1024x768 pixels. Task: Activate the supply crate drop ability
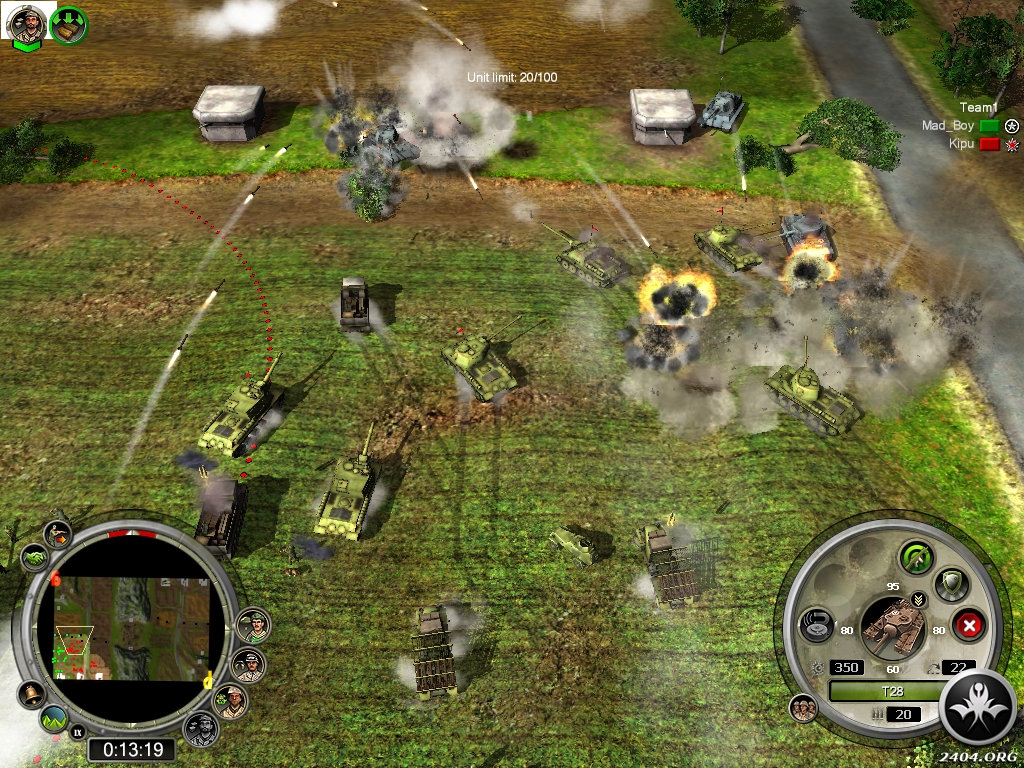(x=68, y=25)
